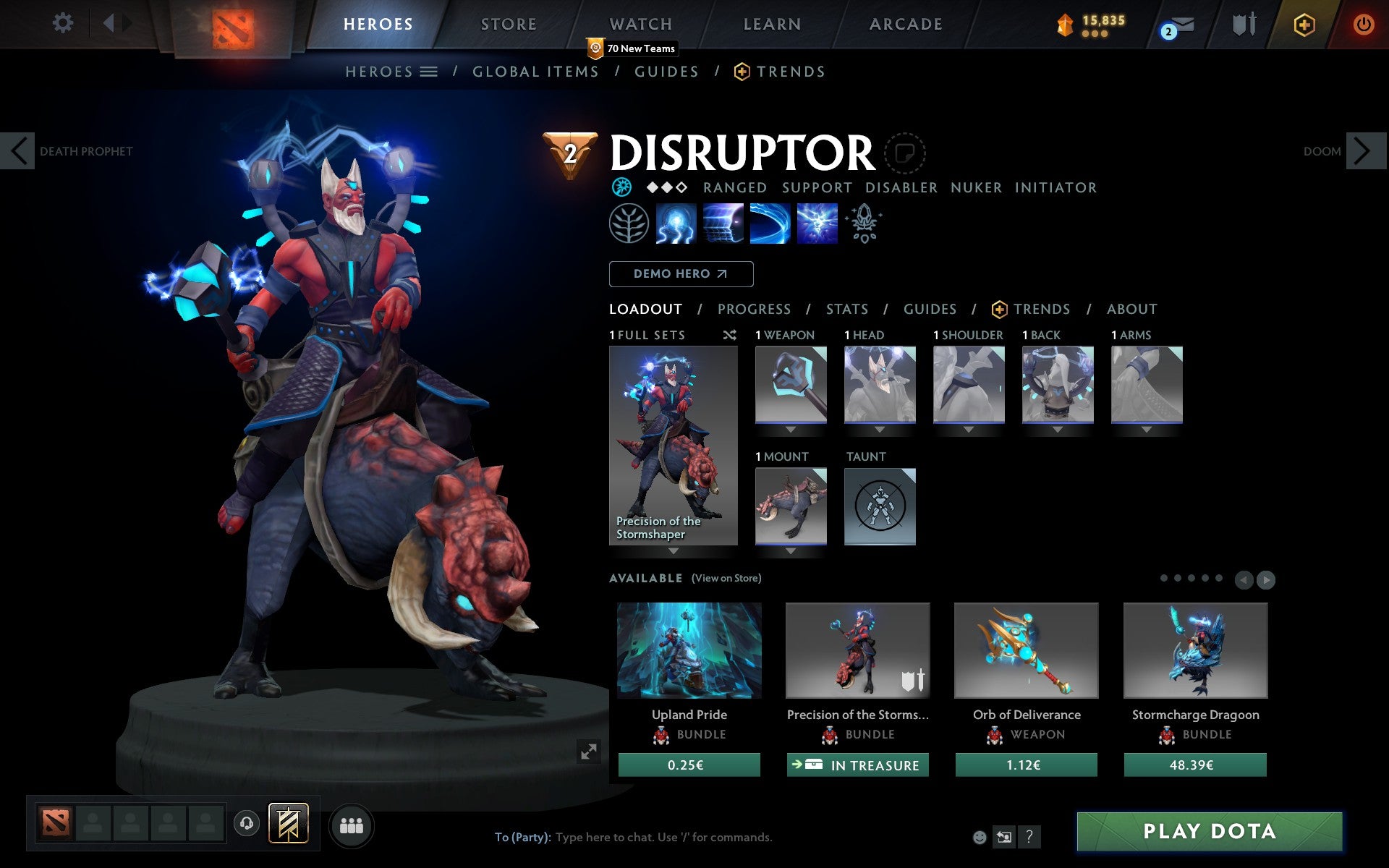The width and height of the screenshot is (1389, 868).
Task: Click the View on Store link
Action: click(726, 578)
